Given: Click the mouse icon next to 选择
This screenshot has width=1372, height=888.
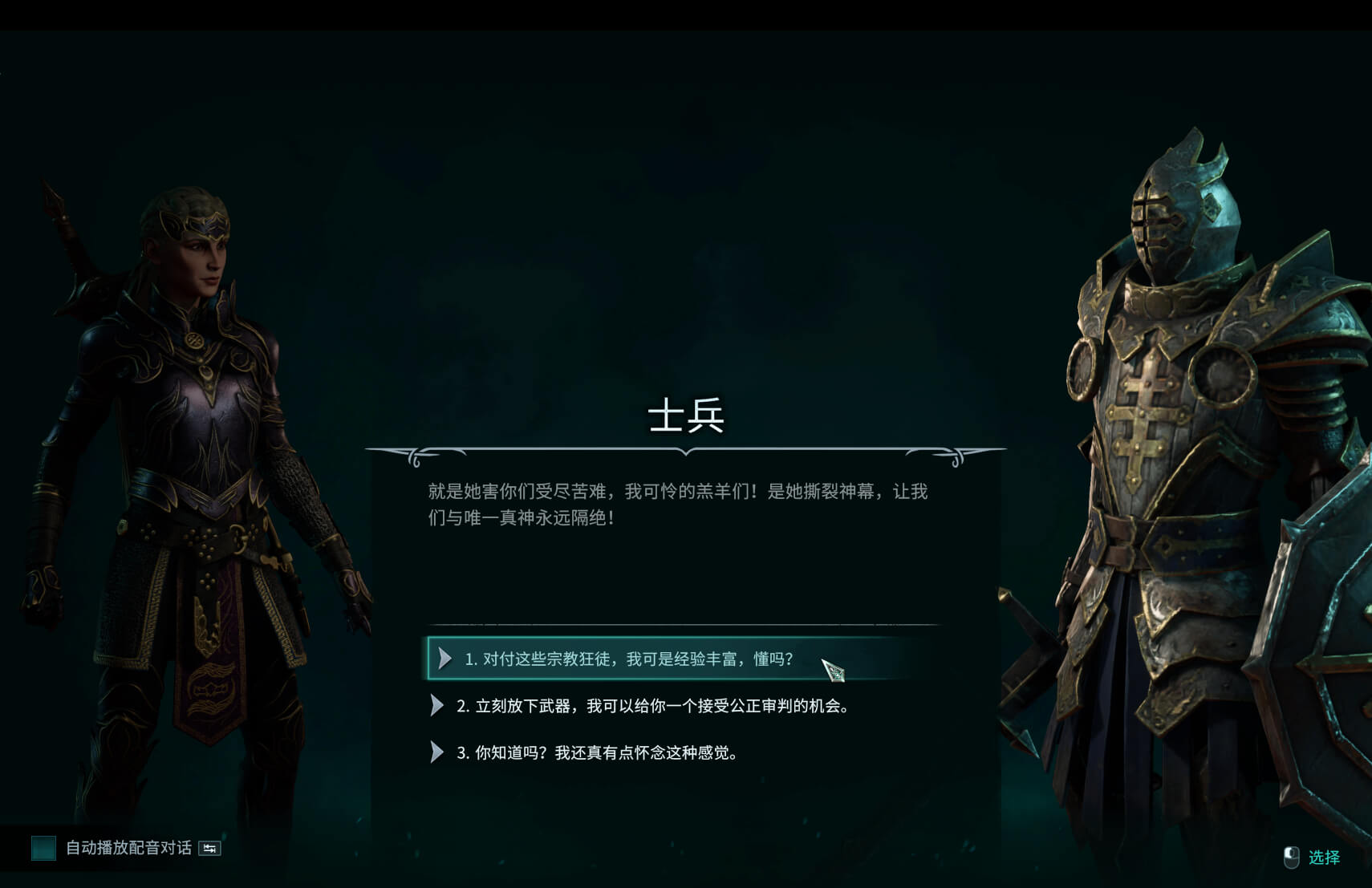Looking at the screenshot, I should (1293, 858).
